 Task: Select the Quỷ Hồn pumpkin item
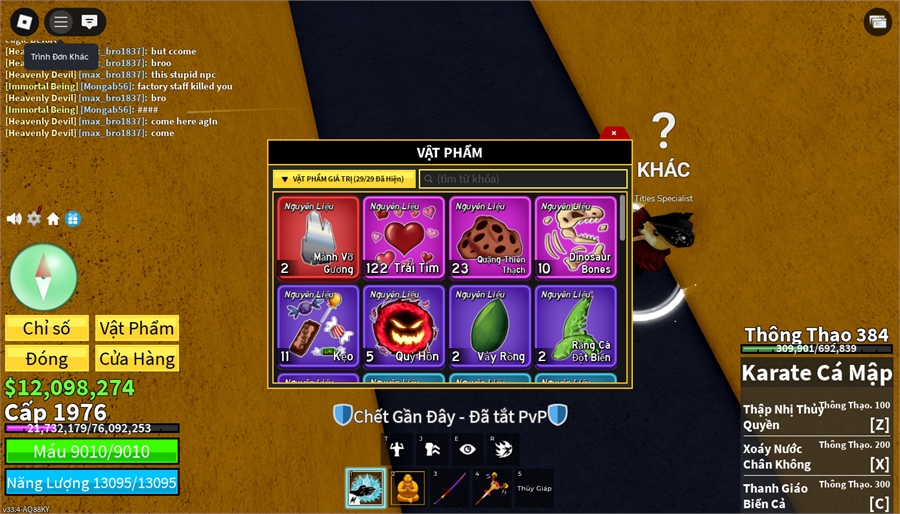(404, 325)
